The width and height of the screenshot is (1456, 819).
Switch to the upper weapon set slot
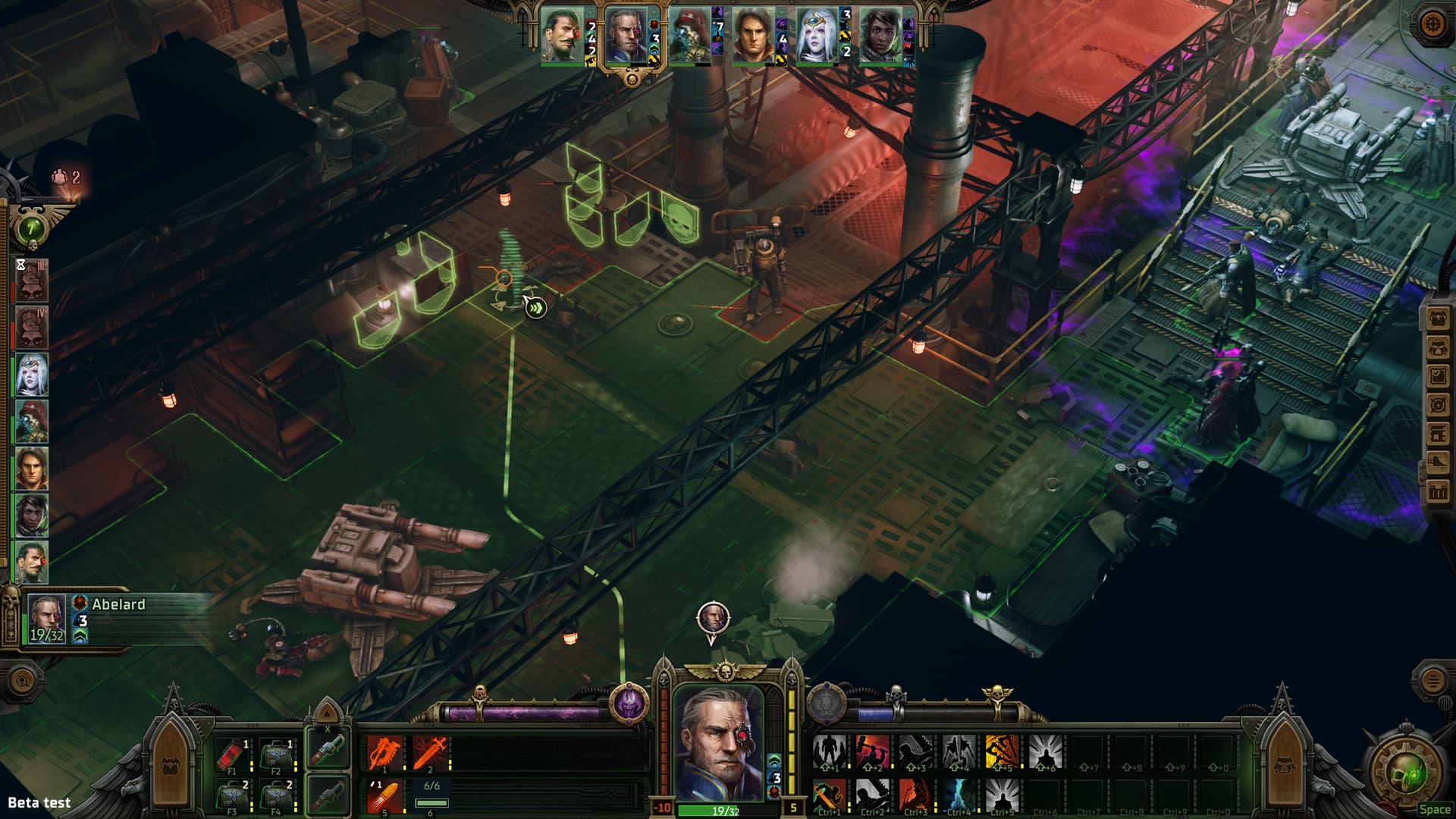tap(328, 749)
